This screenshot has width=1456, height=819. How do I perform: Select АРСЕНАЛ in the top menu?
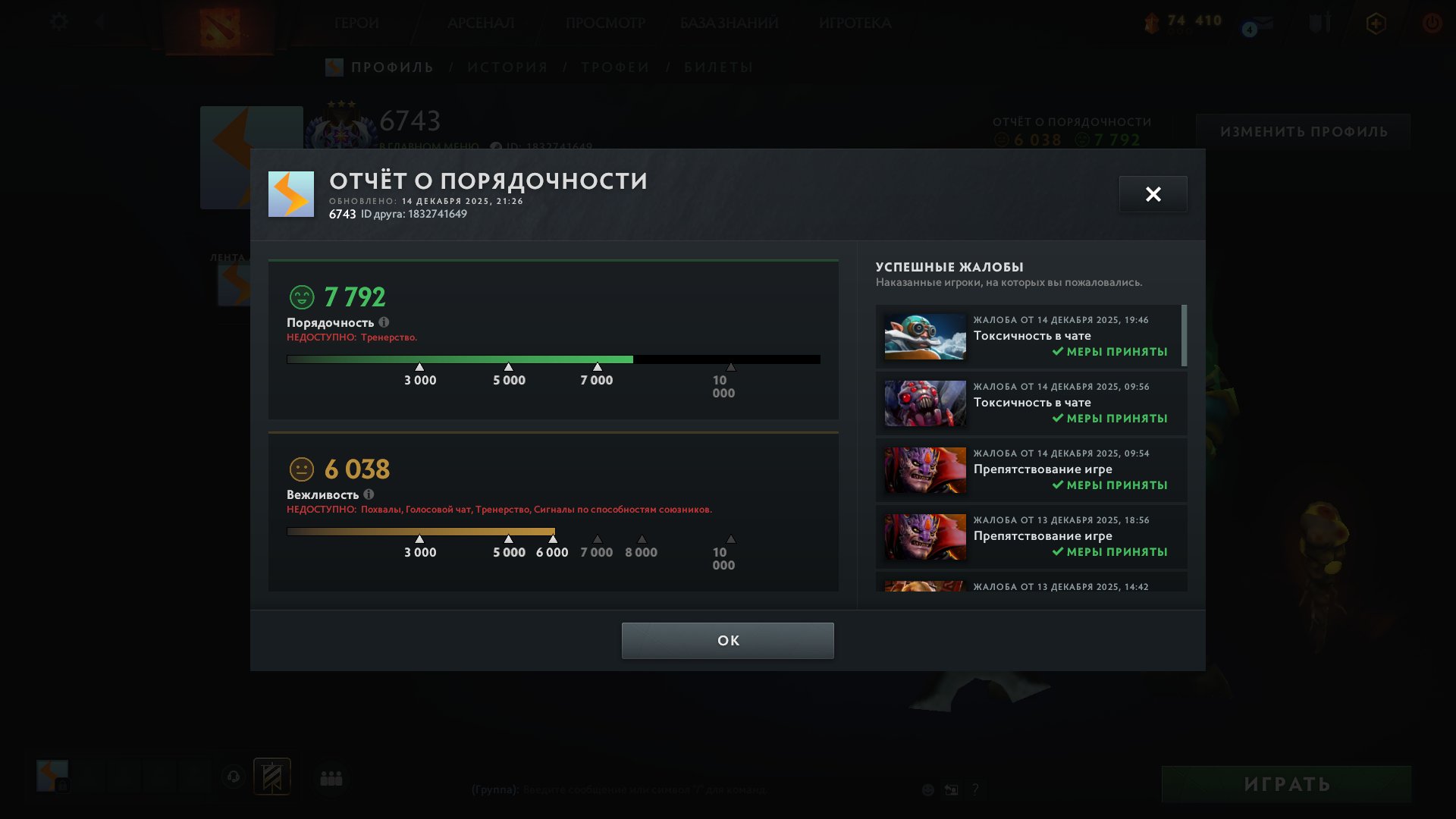click(x=481, y=23)
